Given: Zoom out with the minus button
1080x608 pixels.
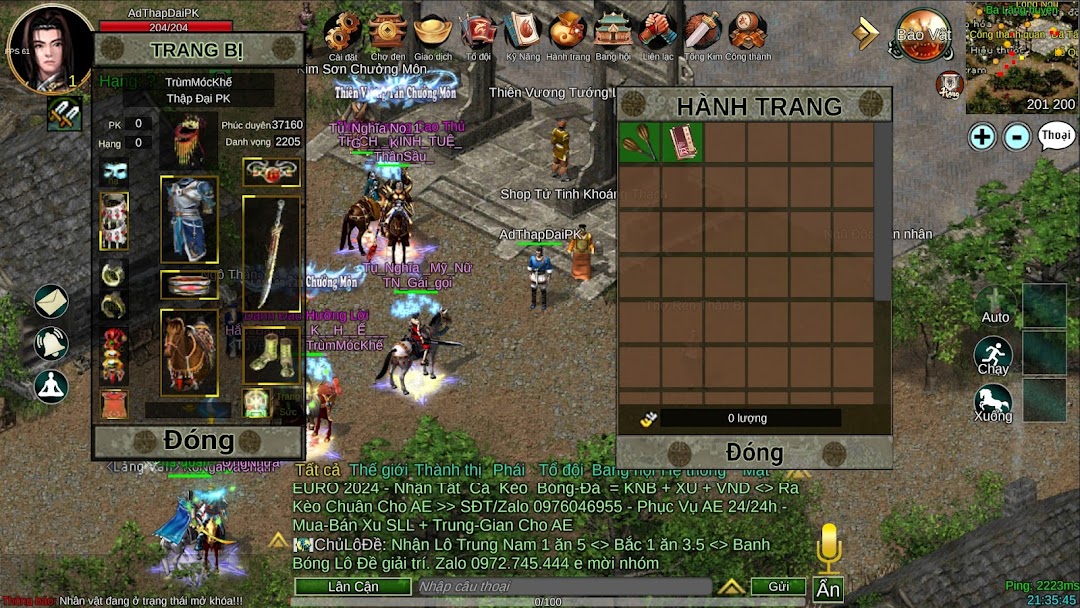Looking at the screenshot, I should (1017, 136).
